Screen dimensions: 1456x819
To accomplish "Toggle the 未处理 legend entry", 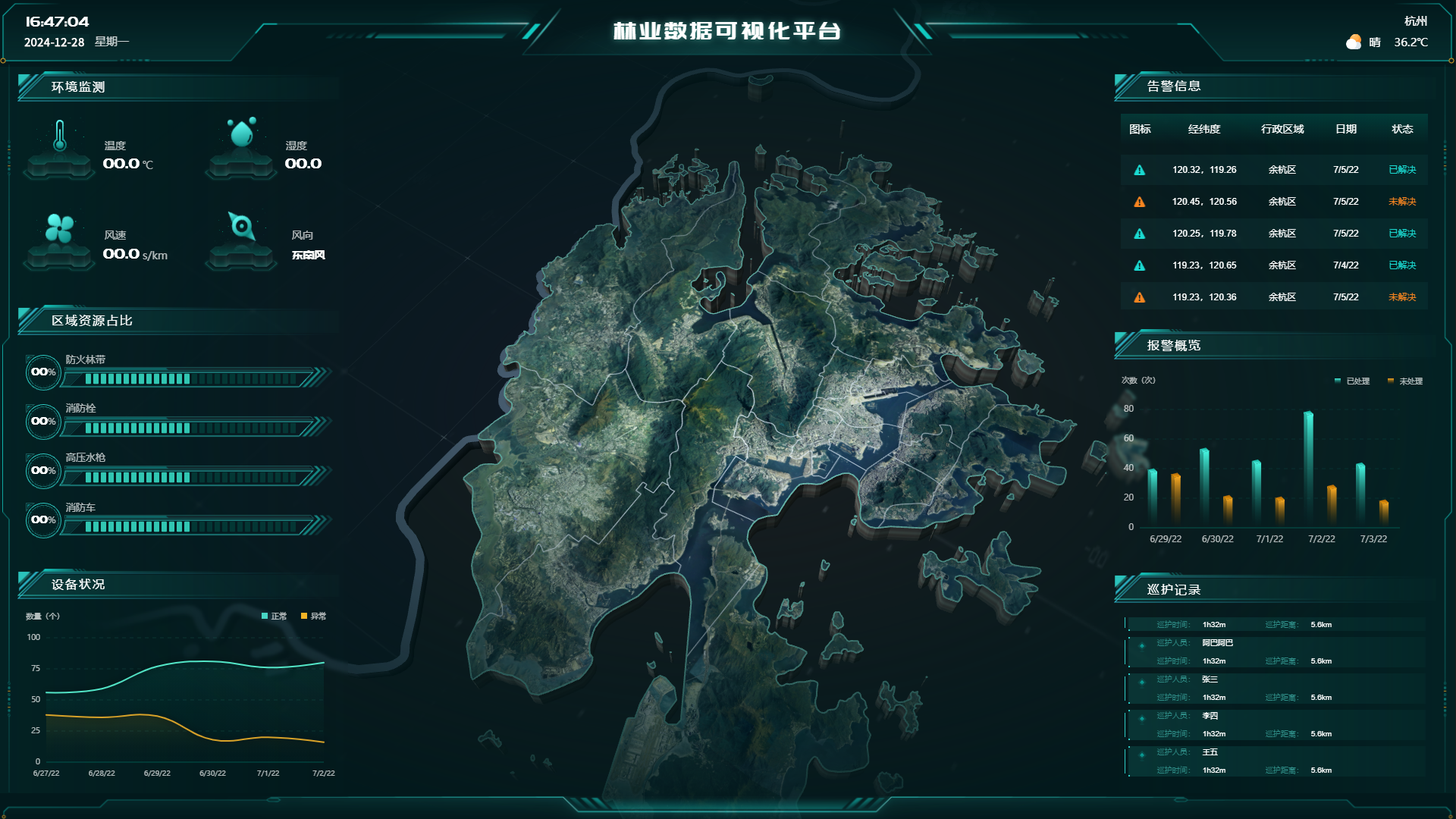I will 1405,381.
